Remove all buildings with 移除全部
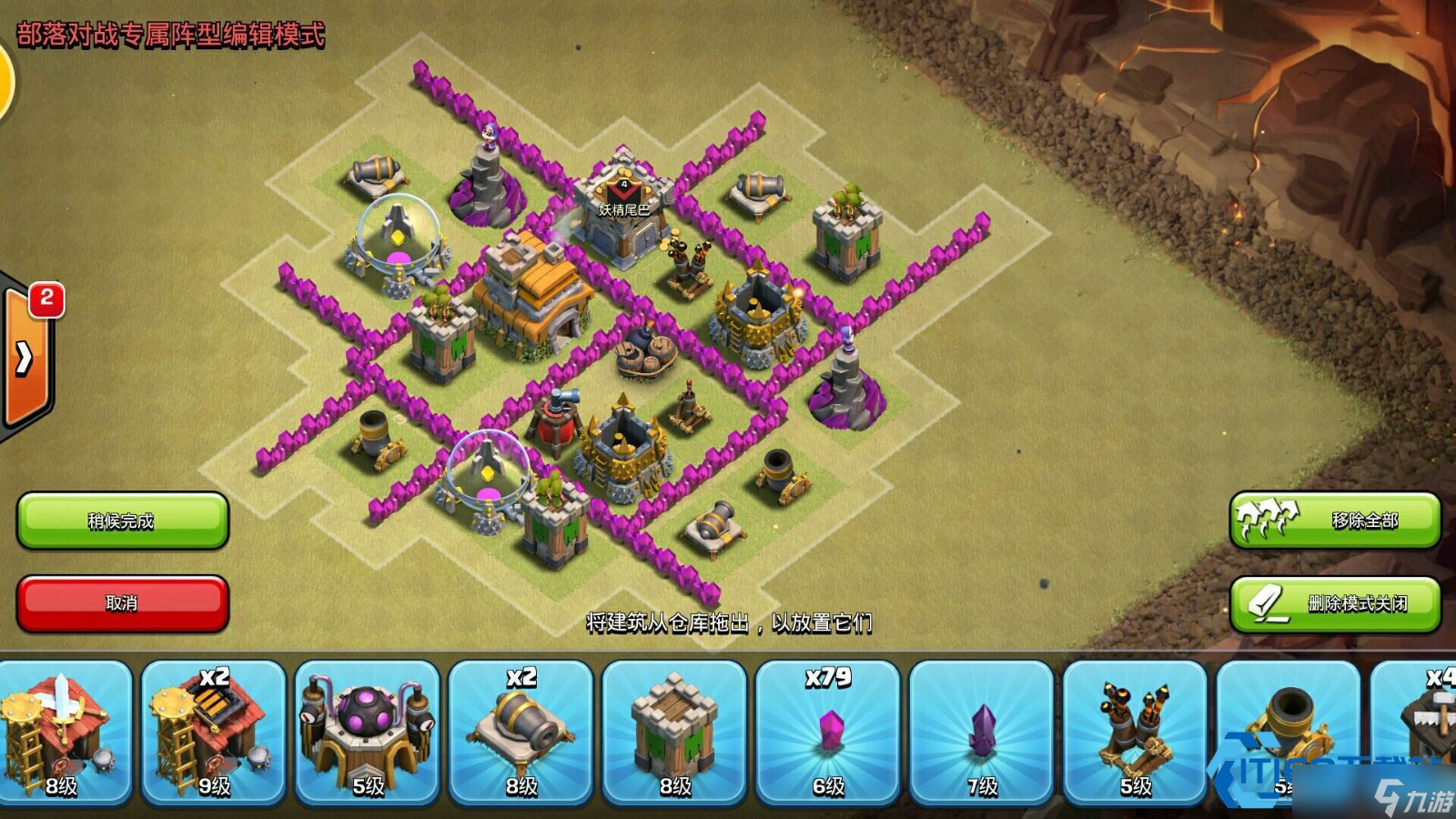This screenshot has width=1456, height=819. 1334,521
